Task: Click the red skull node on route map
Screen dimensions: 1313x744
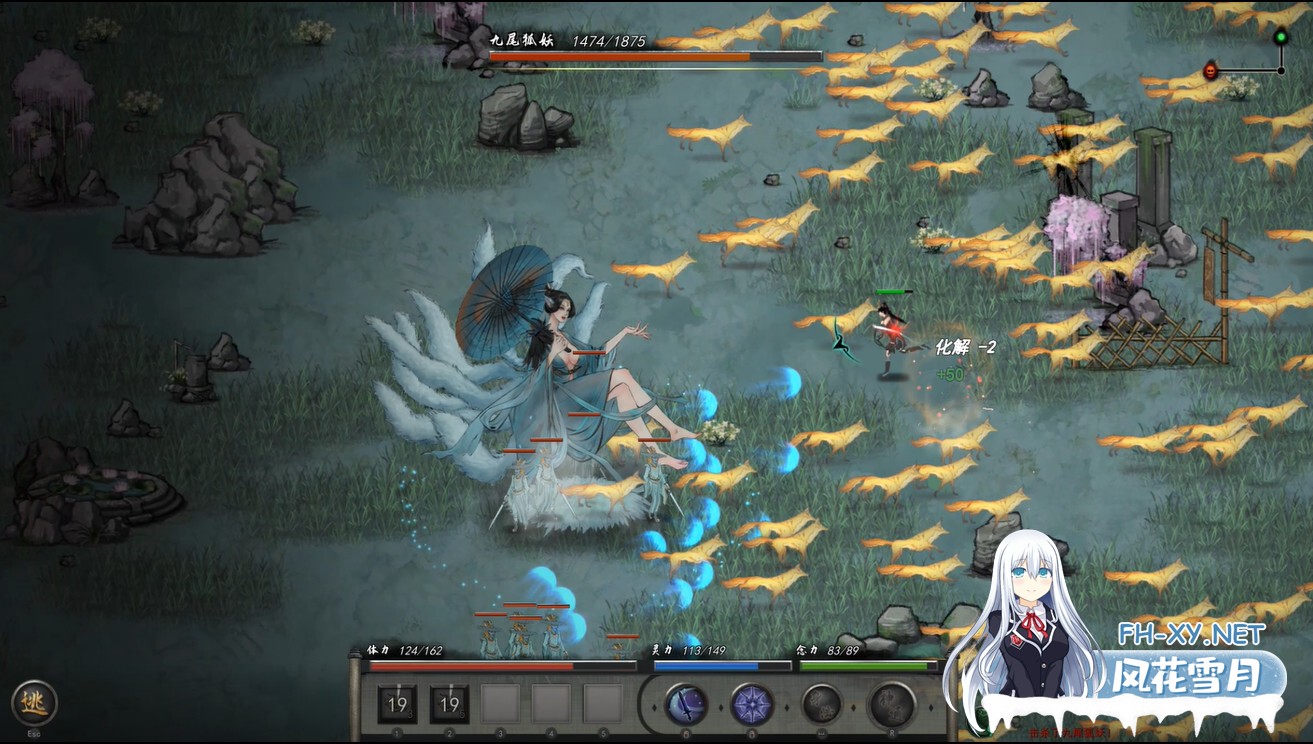Action: click(1211, 71)
